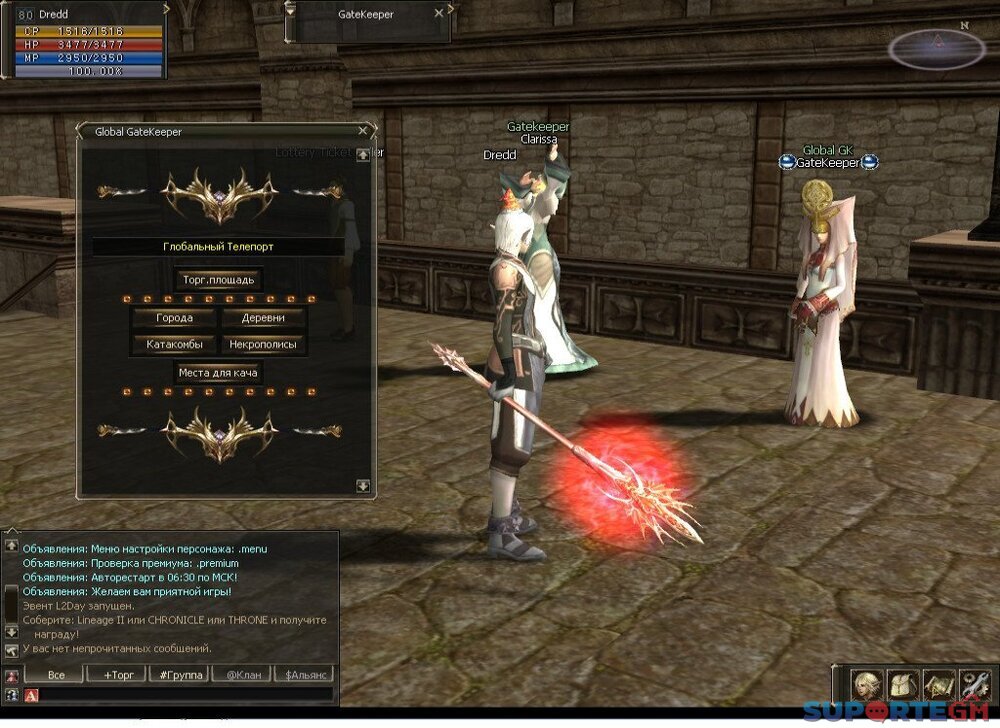Open the inventory backpack icon

point(901,684)
